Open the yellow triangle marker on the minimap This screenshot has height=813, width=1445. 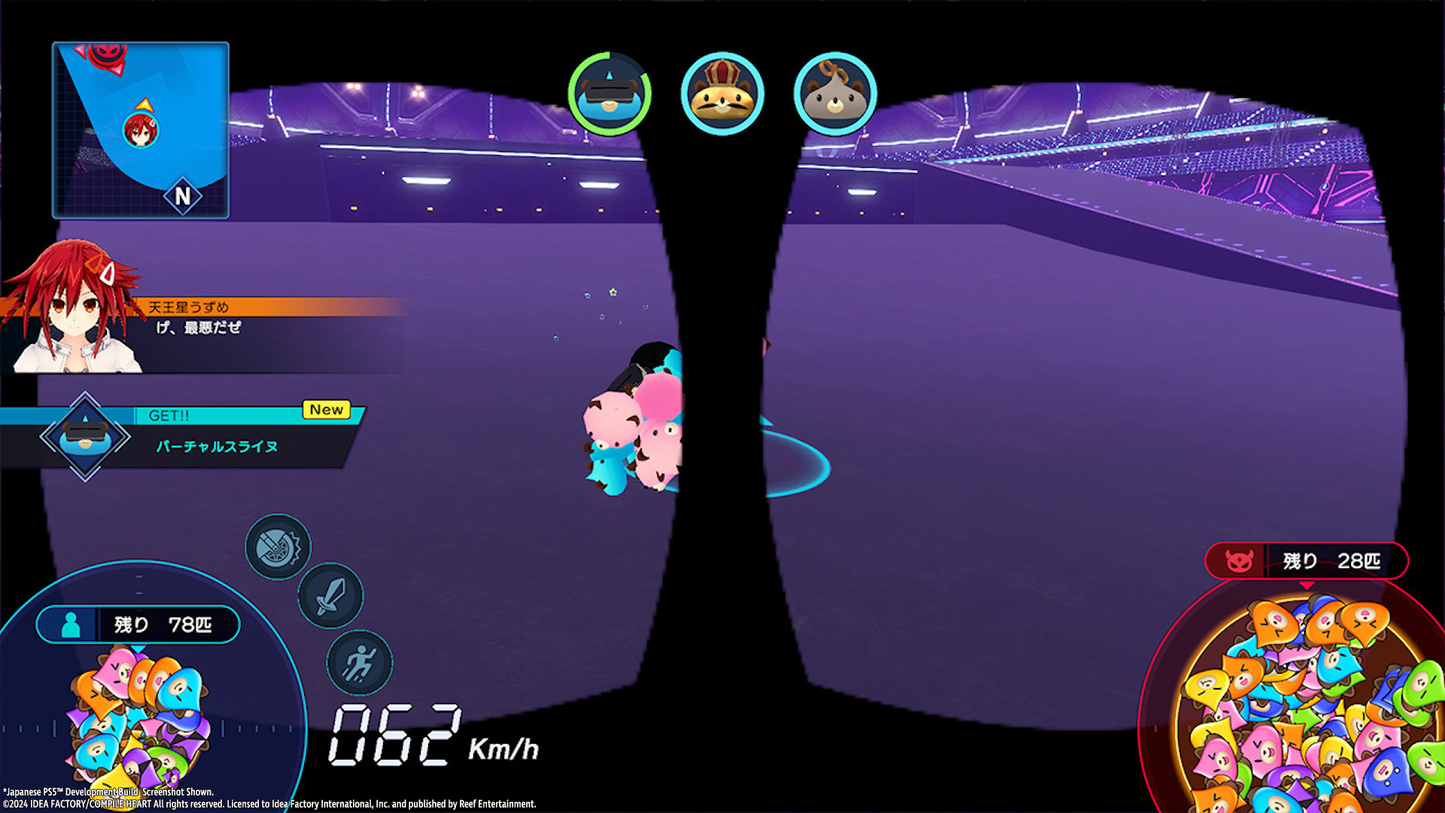pos(142,105)
